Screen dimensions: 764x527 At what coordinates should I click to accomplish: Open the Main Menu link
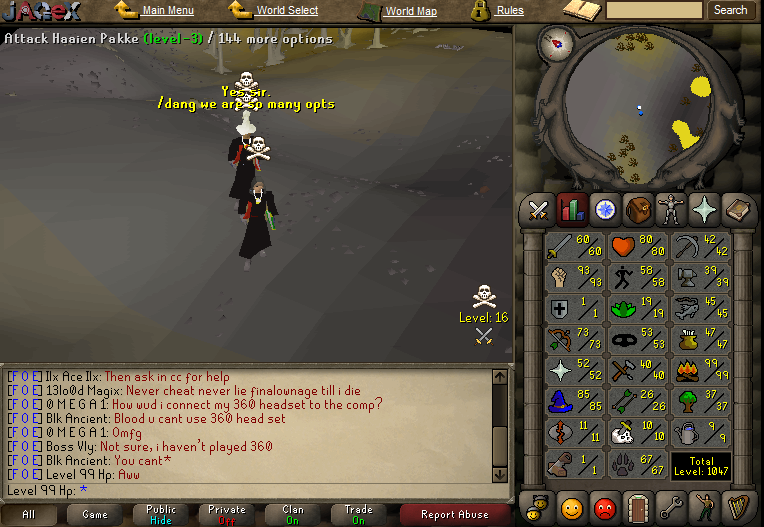click(x=167, y=11)
